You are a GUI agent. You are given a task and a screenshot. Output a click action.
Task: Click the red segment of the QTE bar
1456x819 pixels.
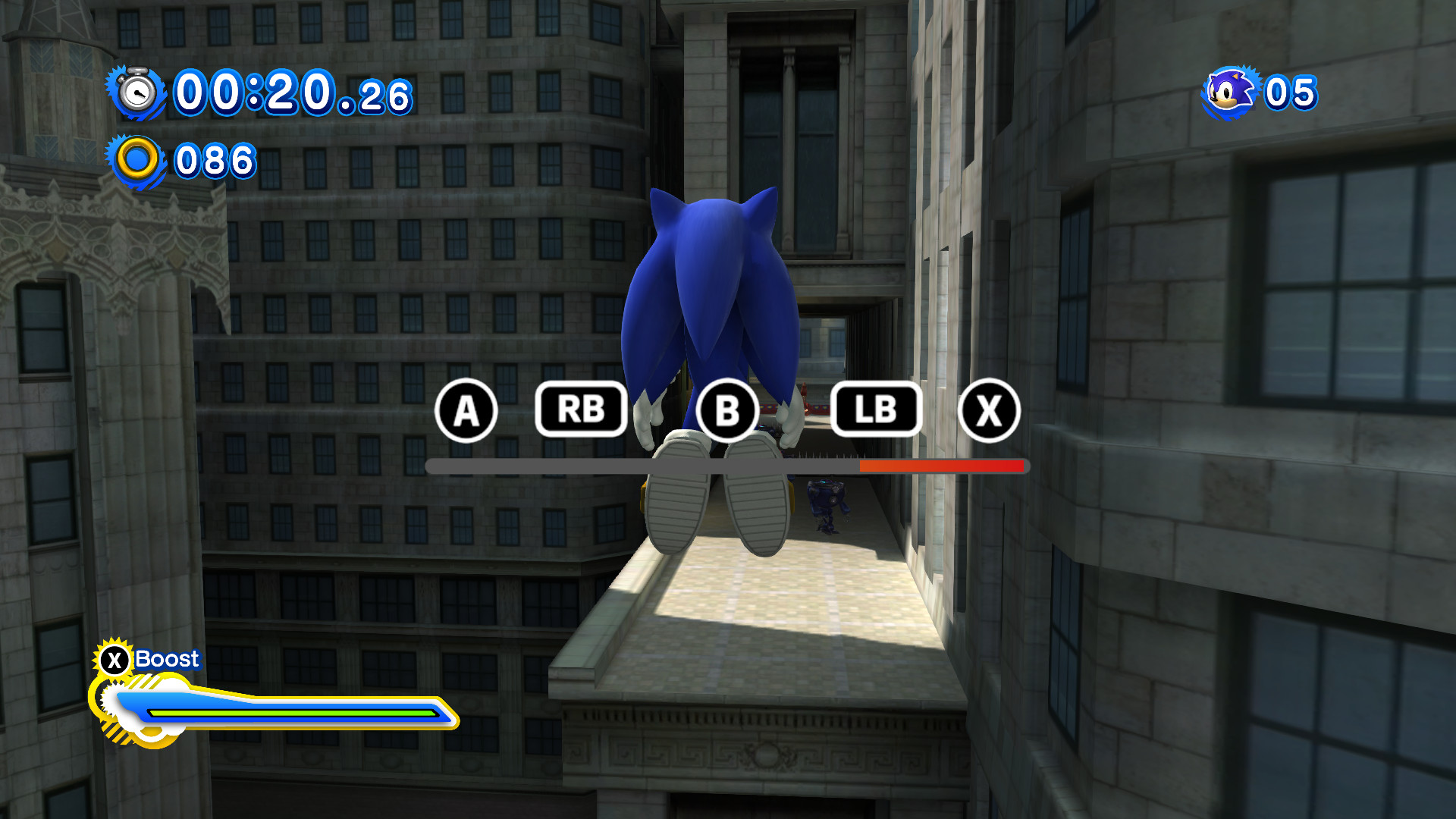pos(940,467)
